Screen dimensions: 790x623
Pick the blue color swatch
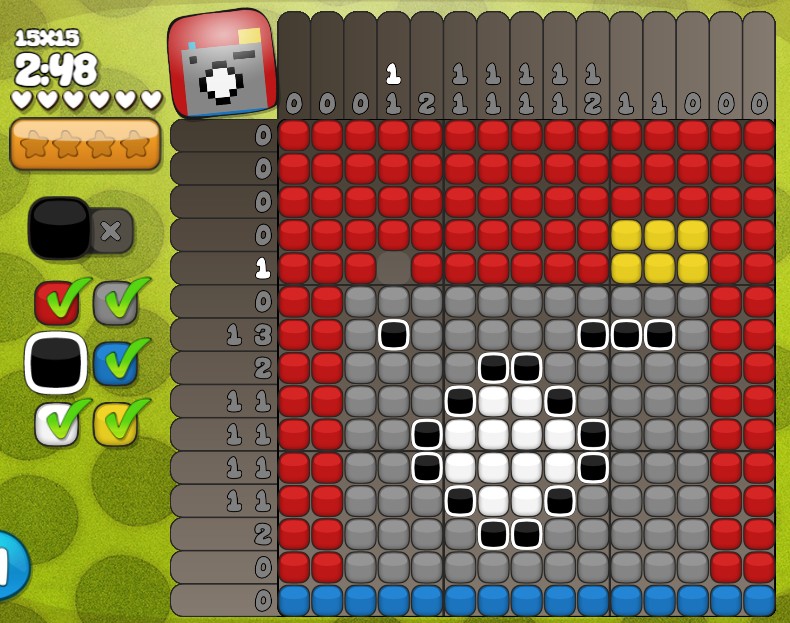[x=115, y=363]
